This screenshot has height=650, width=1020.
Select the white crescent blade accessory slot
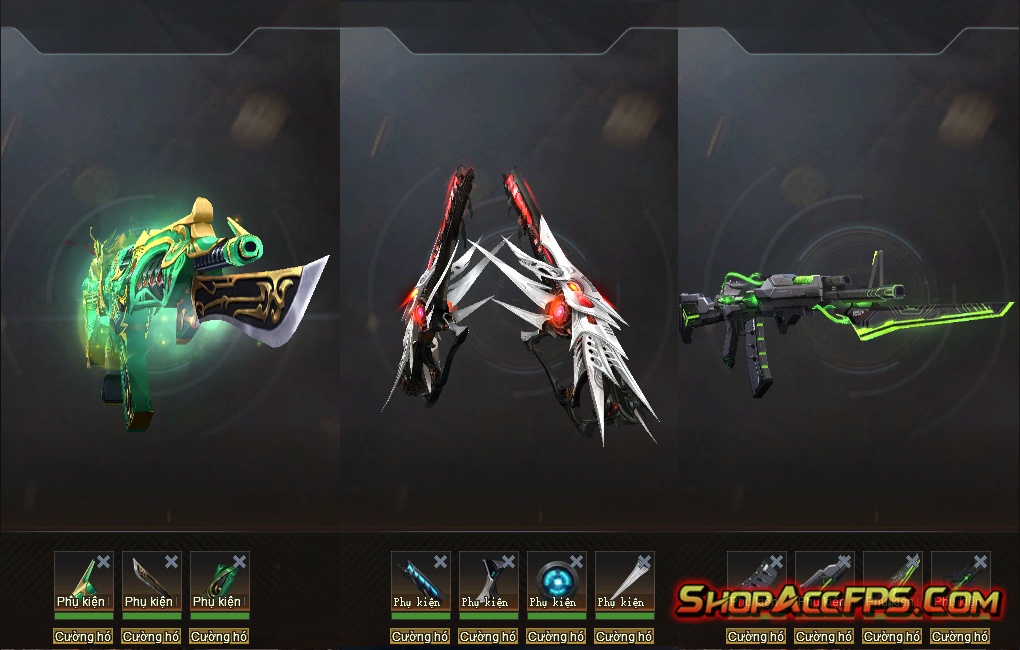tap(488, 580)
